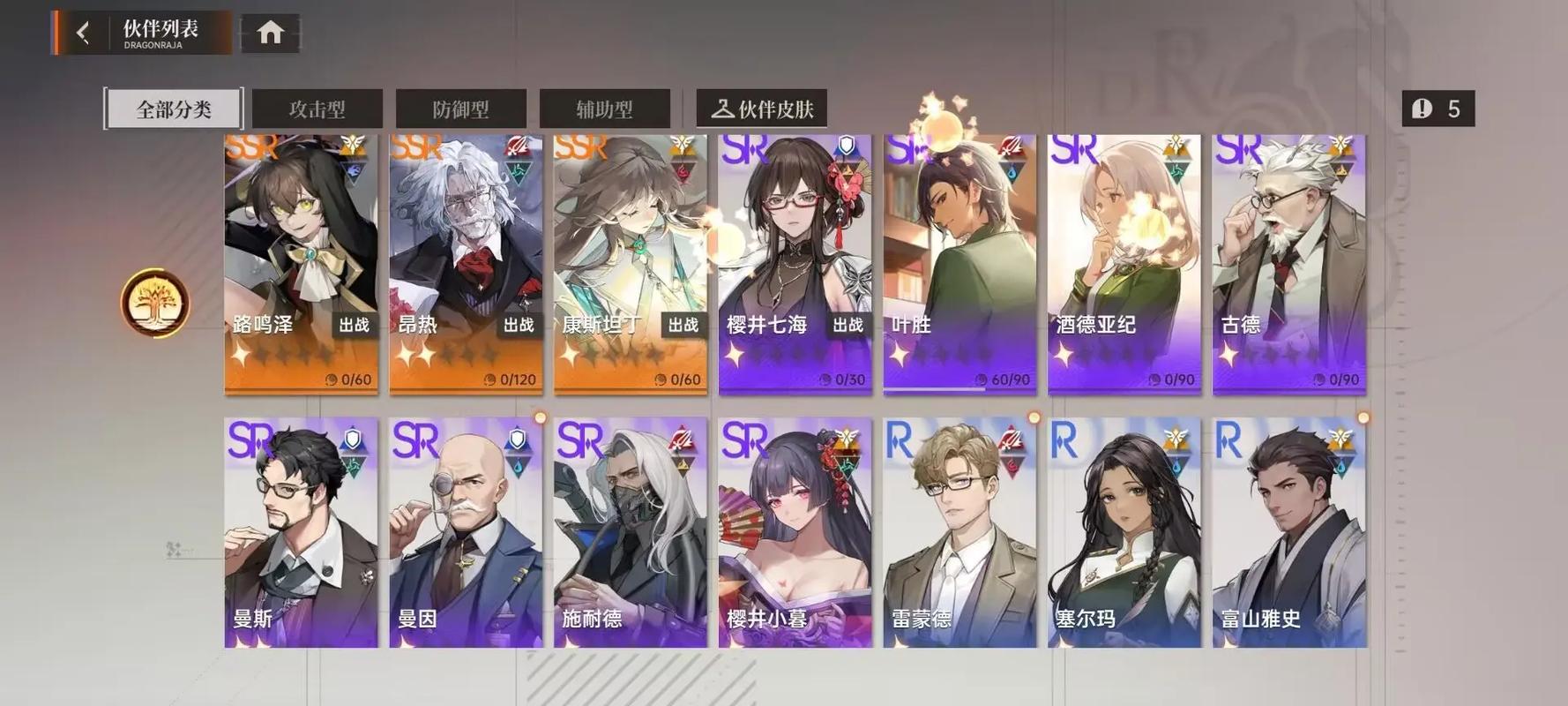Open the notification badge showing 5 alerts

1437,108
